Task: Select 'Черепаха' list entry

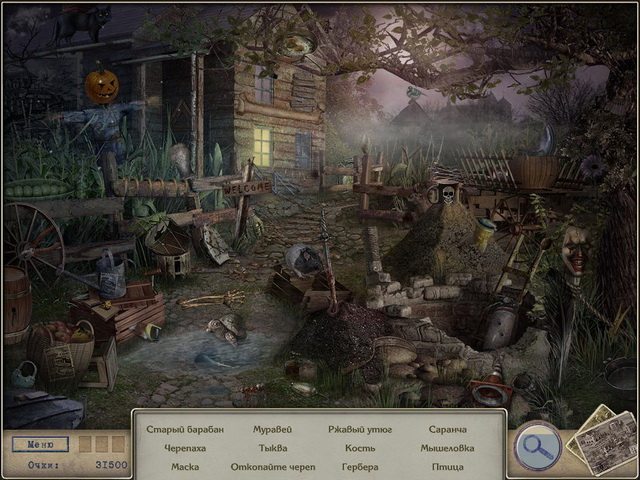Action: pyautogui.click(x=185, y=448)
